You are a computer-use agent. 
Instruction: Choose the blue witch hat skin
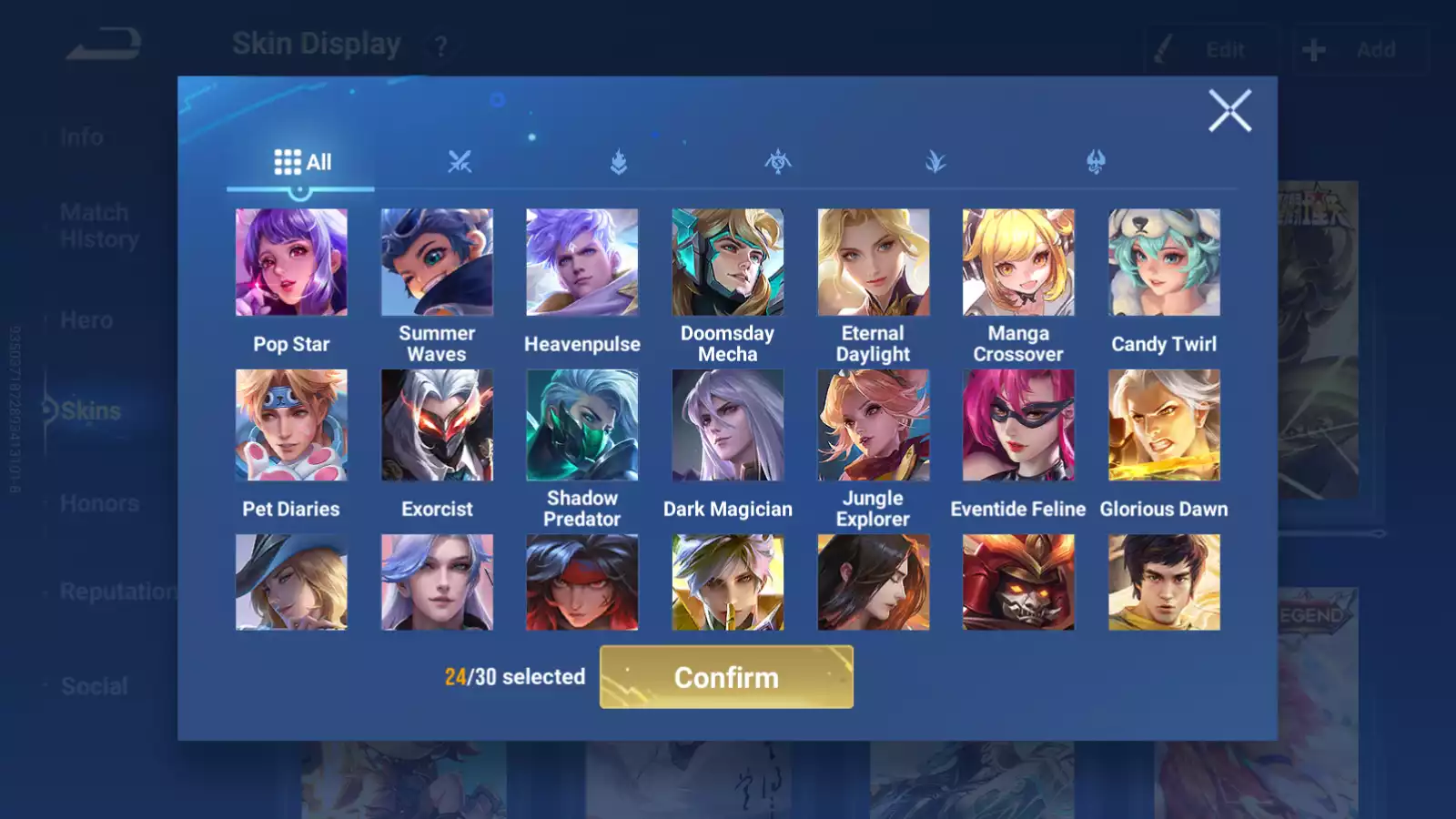click(291, 582)
